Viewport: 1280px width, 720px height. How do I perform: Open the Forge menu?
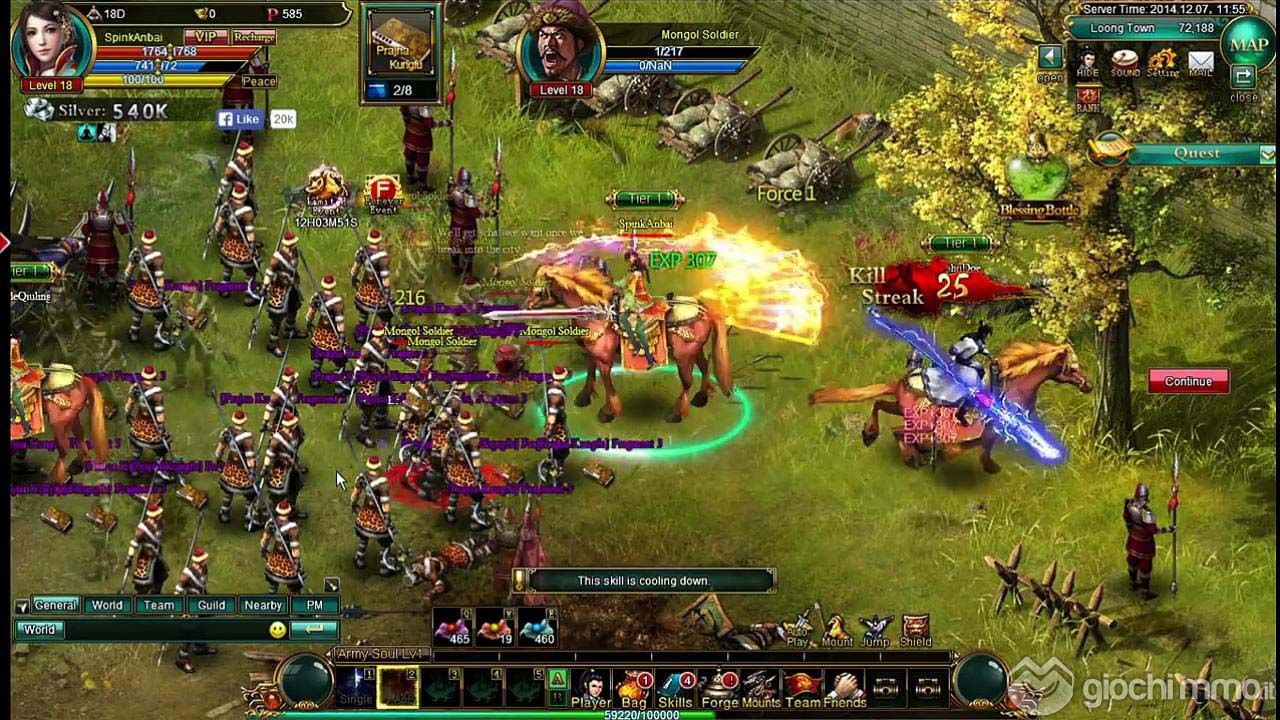pos(719,688)
